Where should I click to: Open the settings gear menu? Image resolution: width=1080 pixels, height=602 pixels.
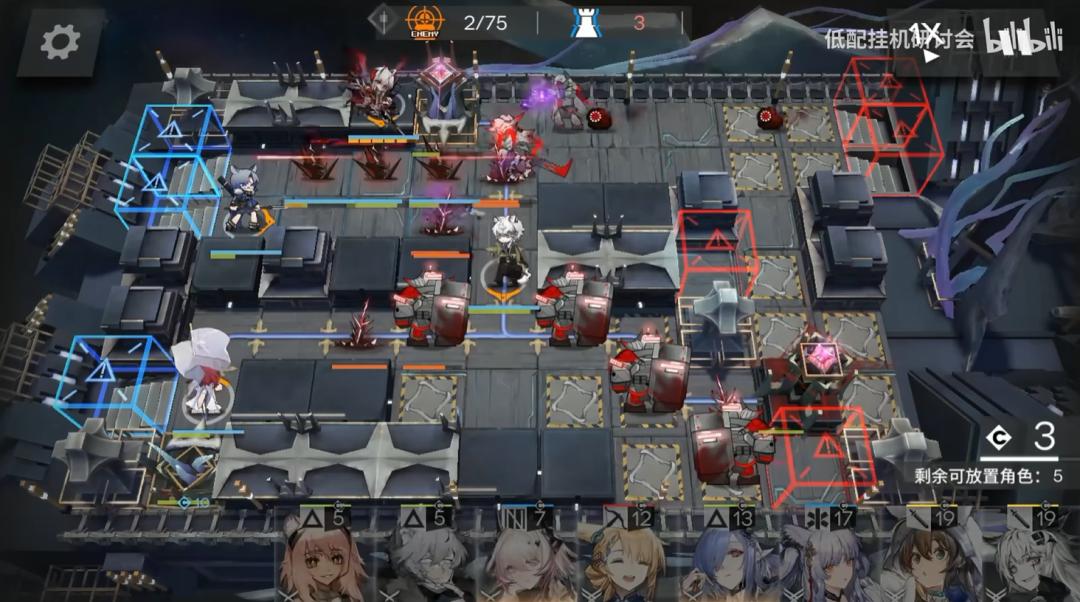61,41
